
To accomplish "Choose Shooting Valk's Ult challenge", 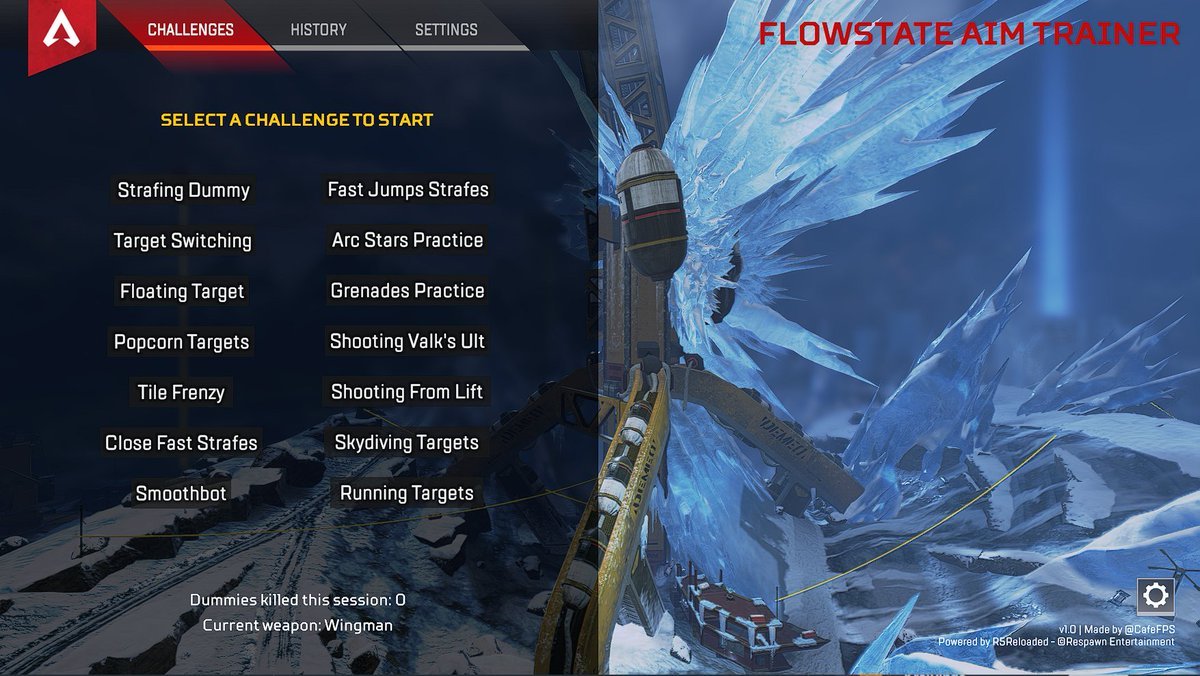I will pyautogui.click(x=408, y=342).
